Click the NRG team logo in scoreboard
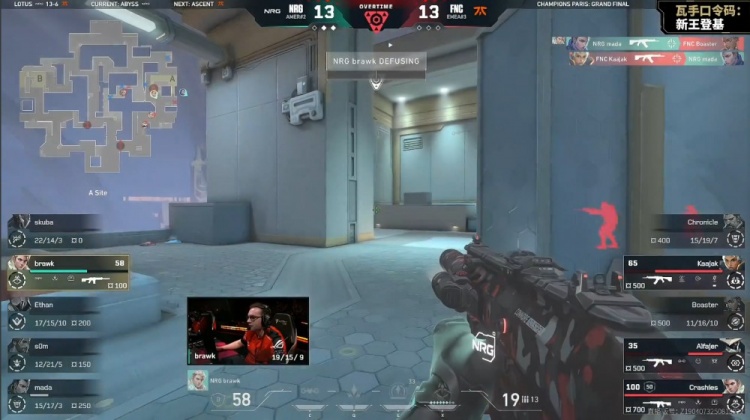 tap(296, 13)
